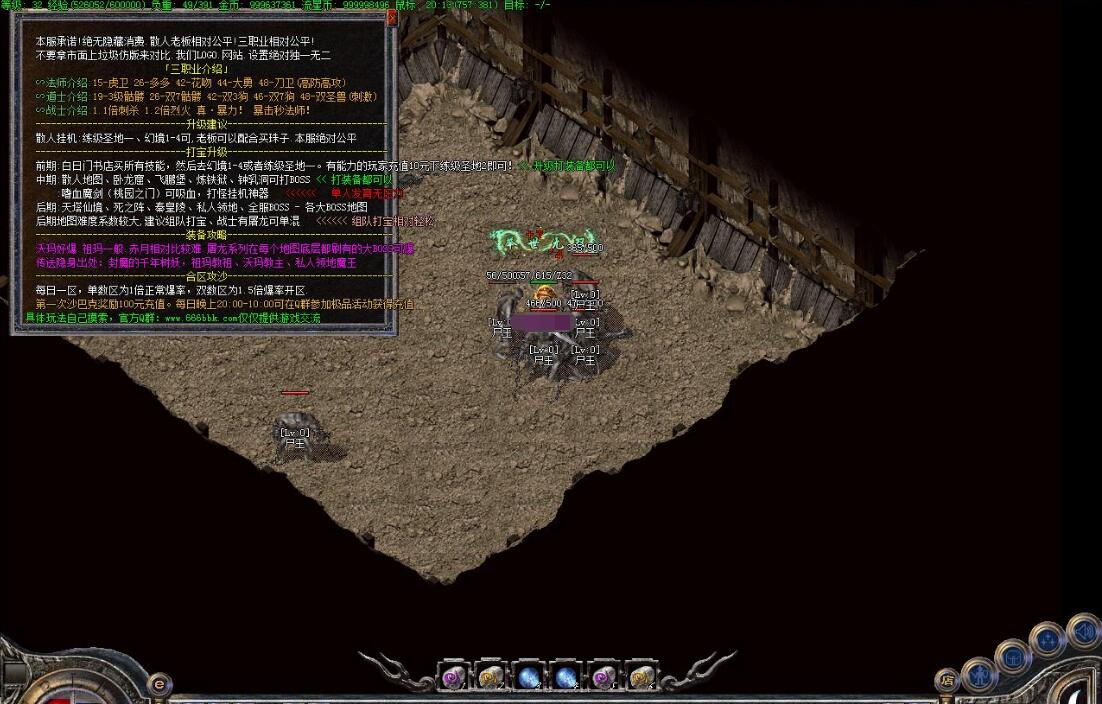Viewport: 1102px width, 704px height.
Task: Use the purple scroll in belt slot 5
Action: coord(604,677)
